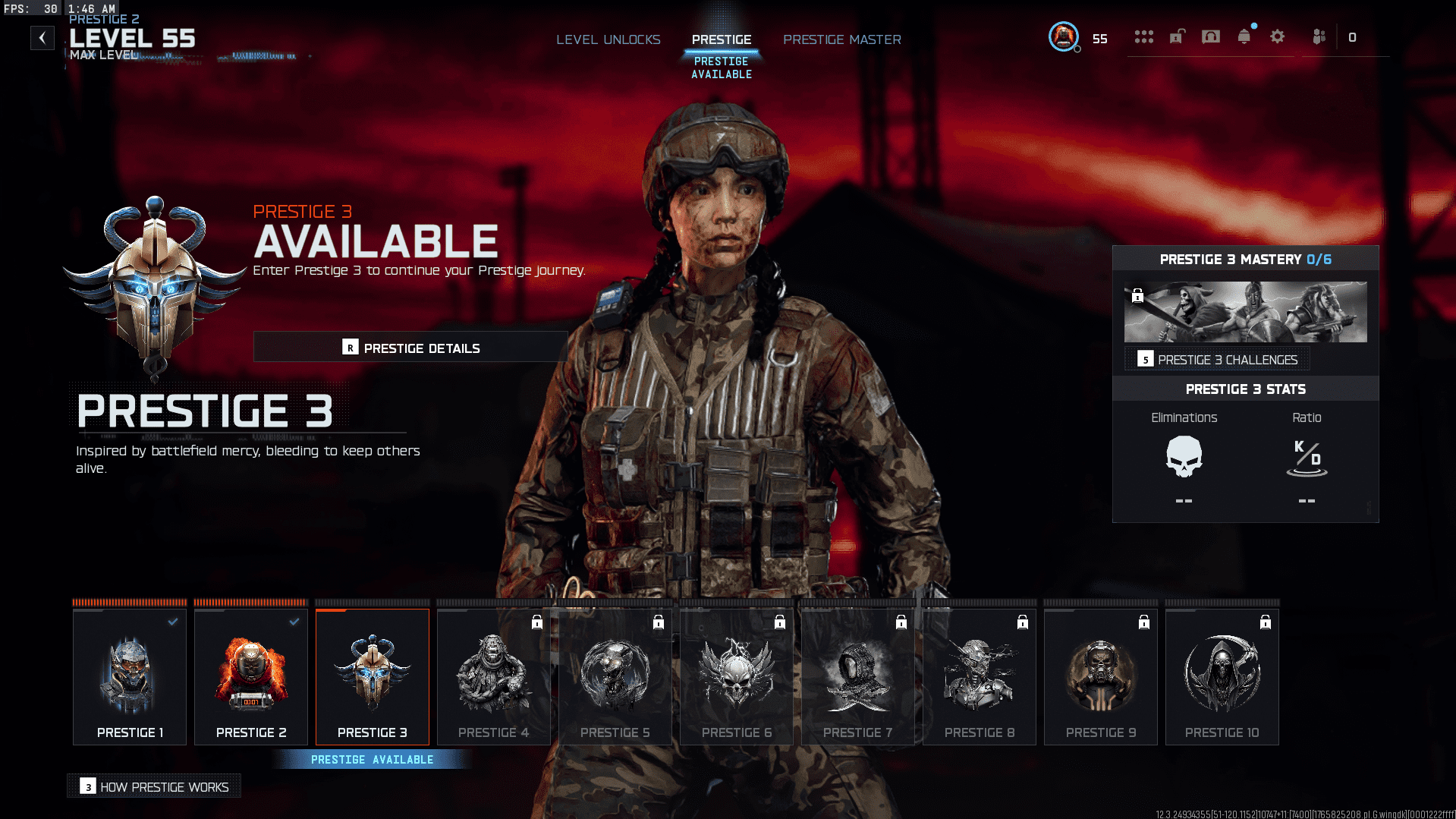
Task: Switch to the Prestige Master tab
Action: point(842,39)
